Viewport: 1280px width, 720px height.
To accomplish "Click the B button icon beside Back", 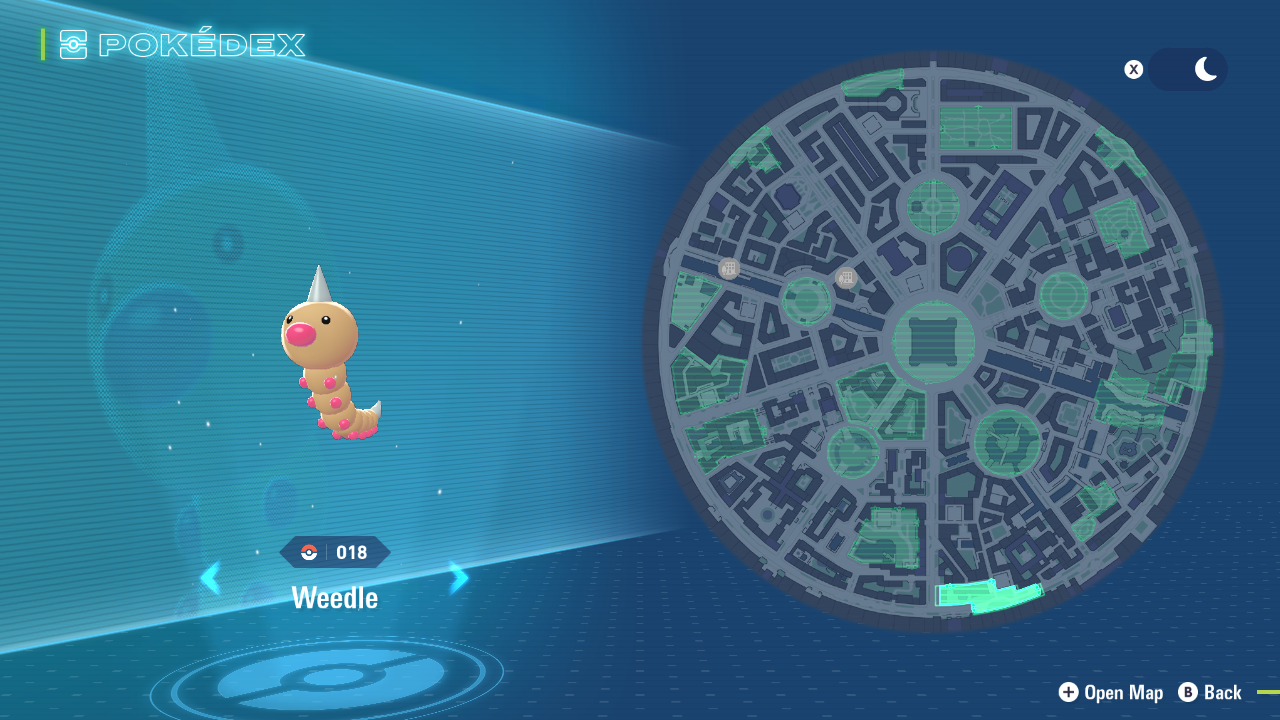I will (x=1186, y=692).
